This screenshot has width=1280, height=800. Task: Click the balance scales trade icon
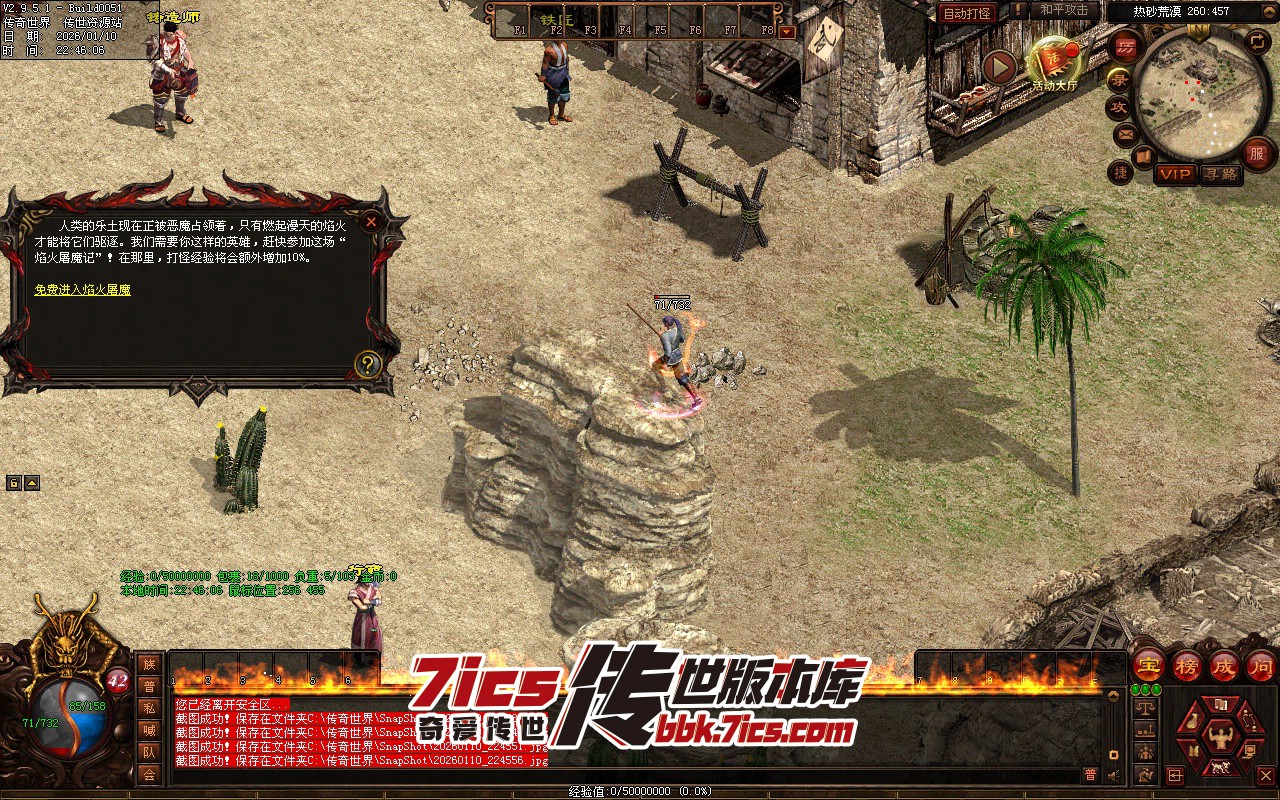point(1146,708)
